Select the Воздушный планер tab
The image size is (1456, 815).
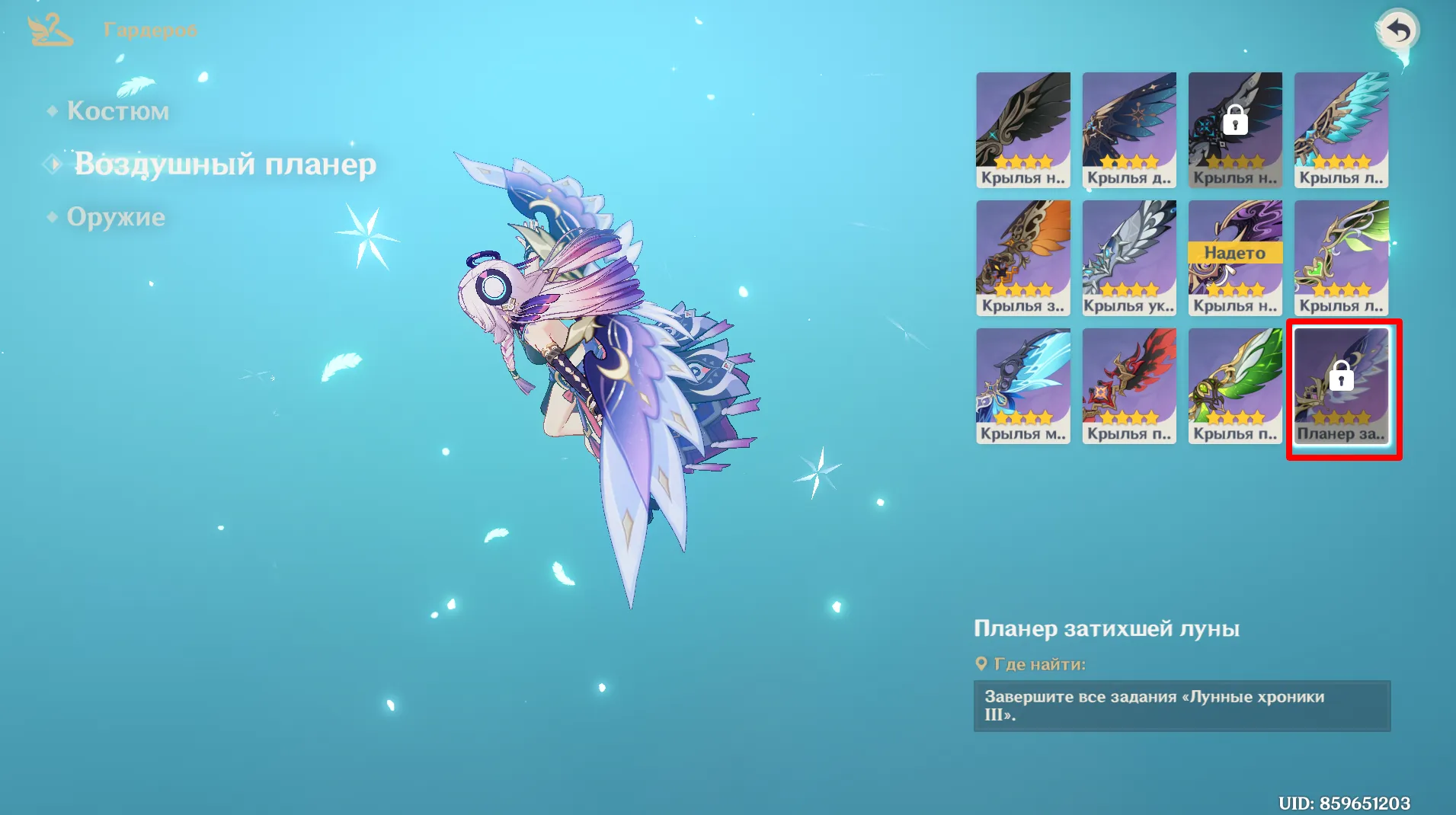coord(224,165)
